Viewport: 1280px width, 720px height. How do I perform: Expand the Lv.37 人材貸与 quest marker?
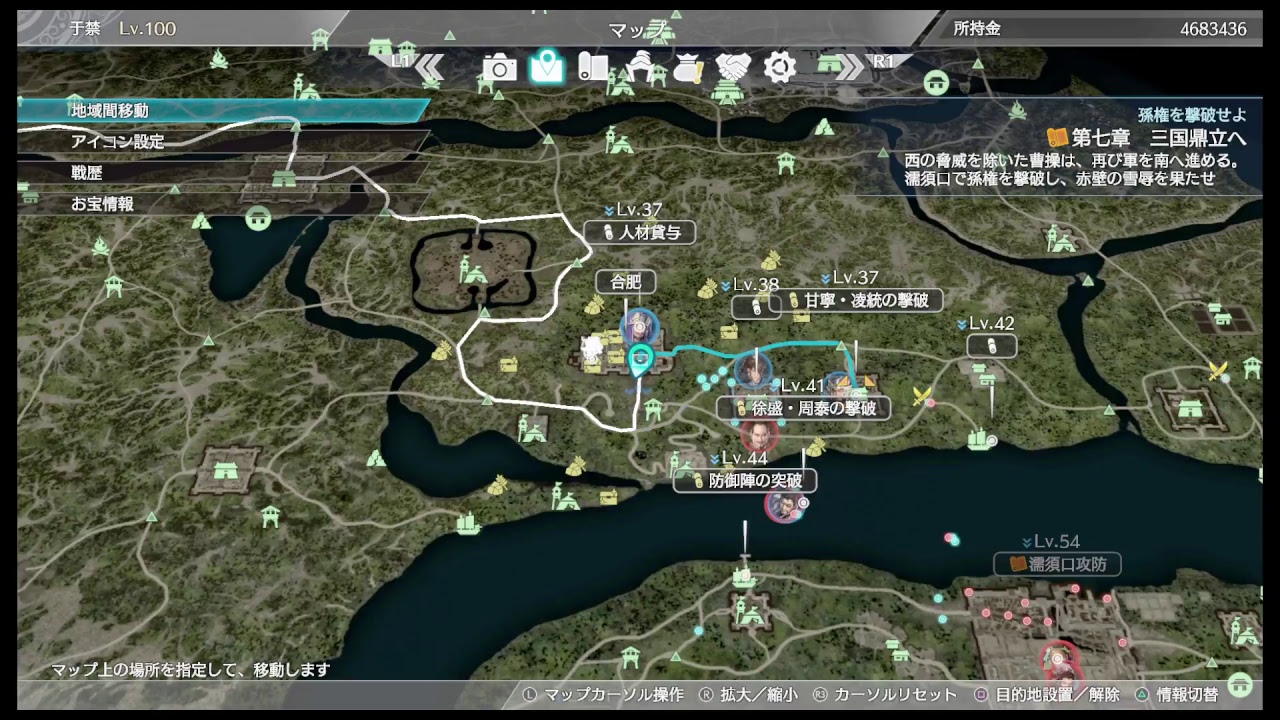coord(640,232)
